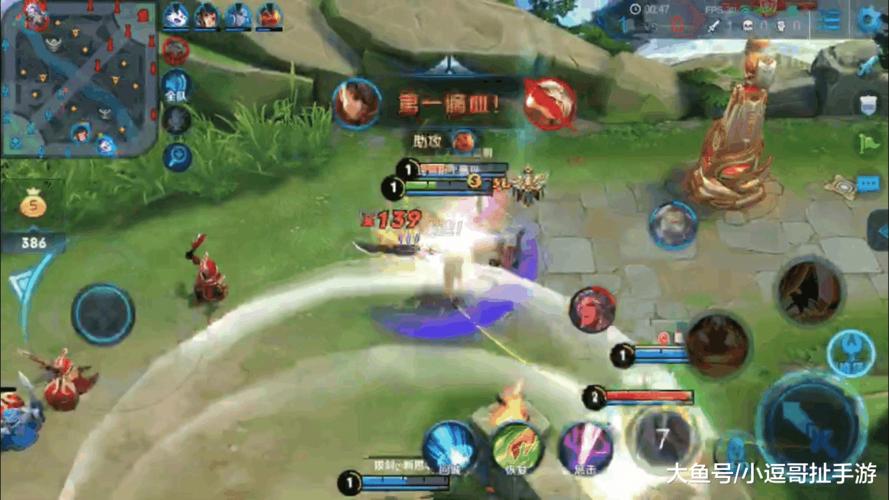
Task: Open the gold coin bag shop
Action: click(x=33, y=206)
